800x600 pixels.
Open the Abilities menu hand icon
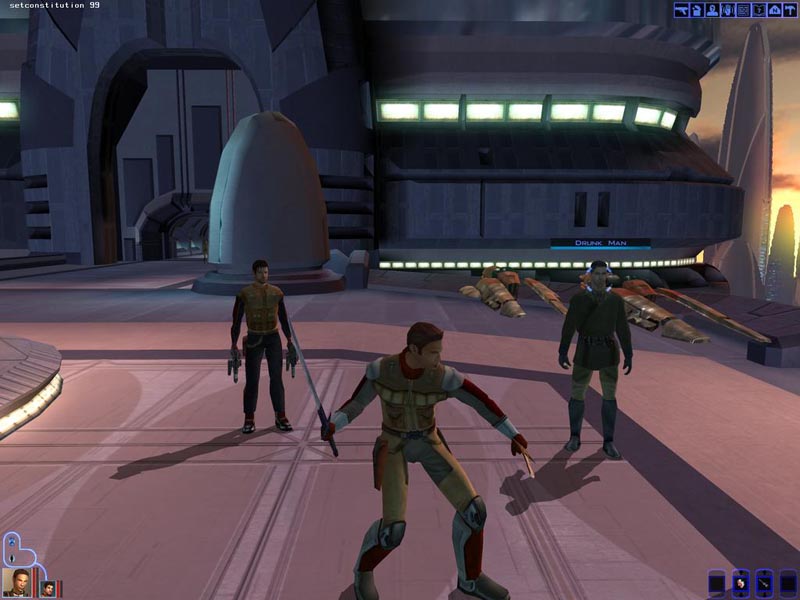(x=728, y=10)
